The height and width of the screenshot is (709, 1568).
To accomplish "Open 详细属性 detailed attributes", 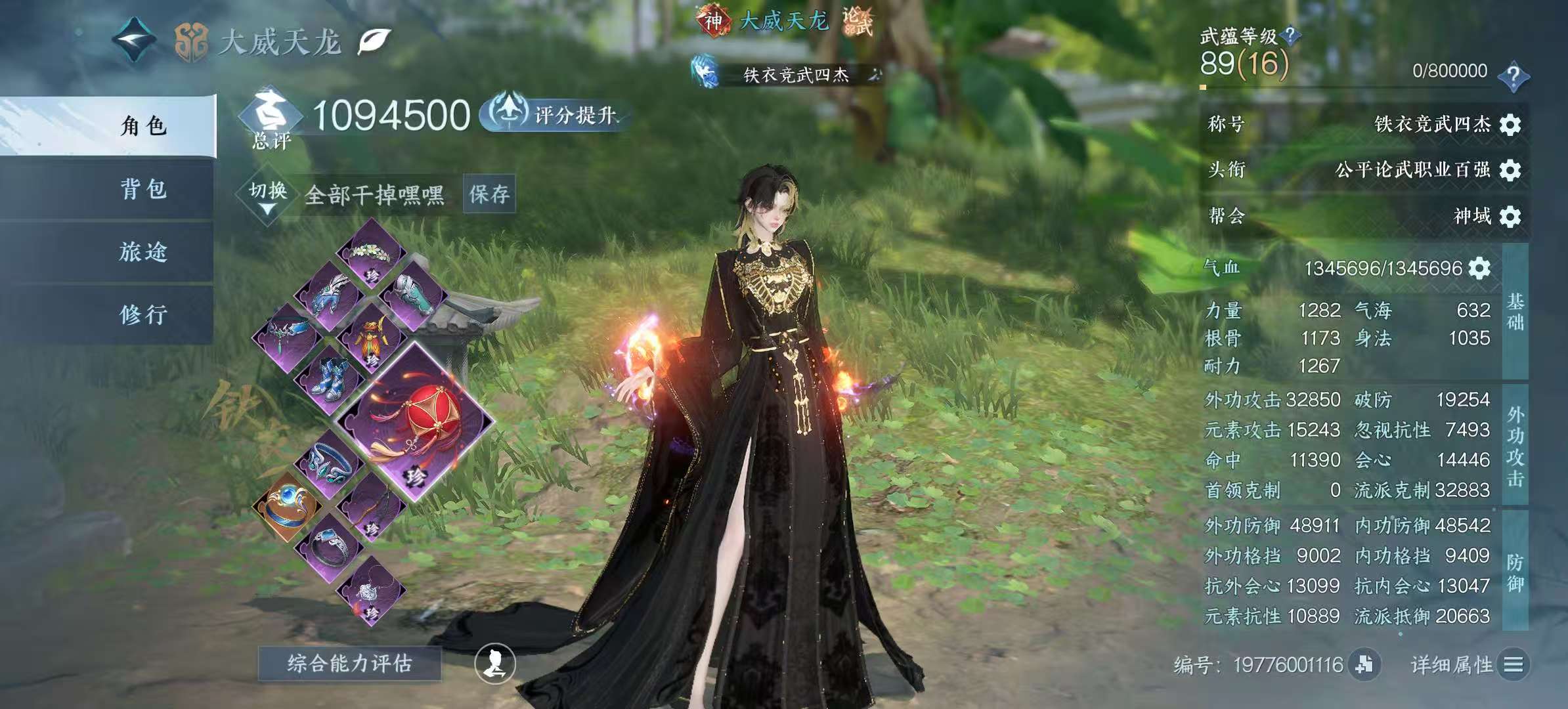I will click(x=1470, y=665).
